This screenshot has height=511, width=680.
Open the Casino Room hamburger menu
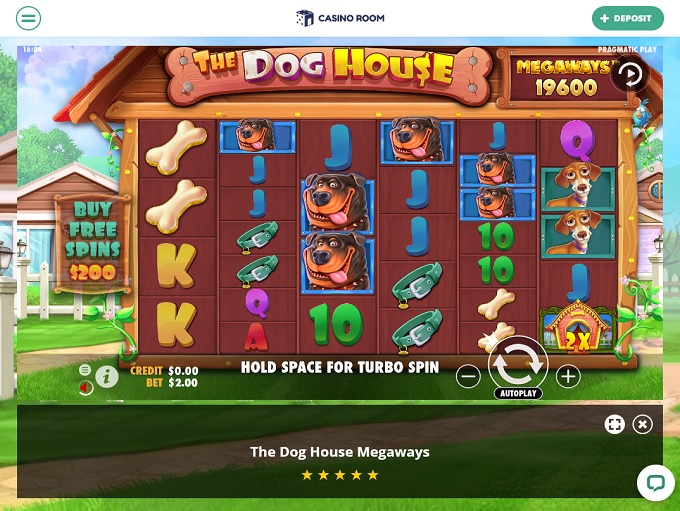click(29, 18)
